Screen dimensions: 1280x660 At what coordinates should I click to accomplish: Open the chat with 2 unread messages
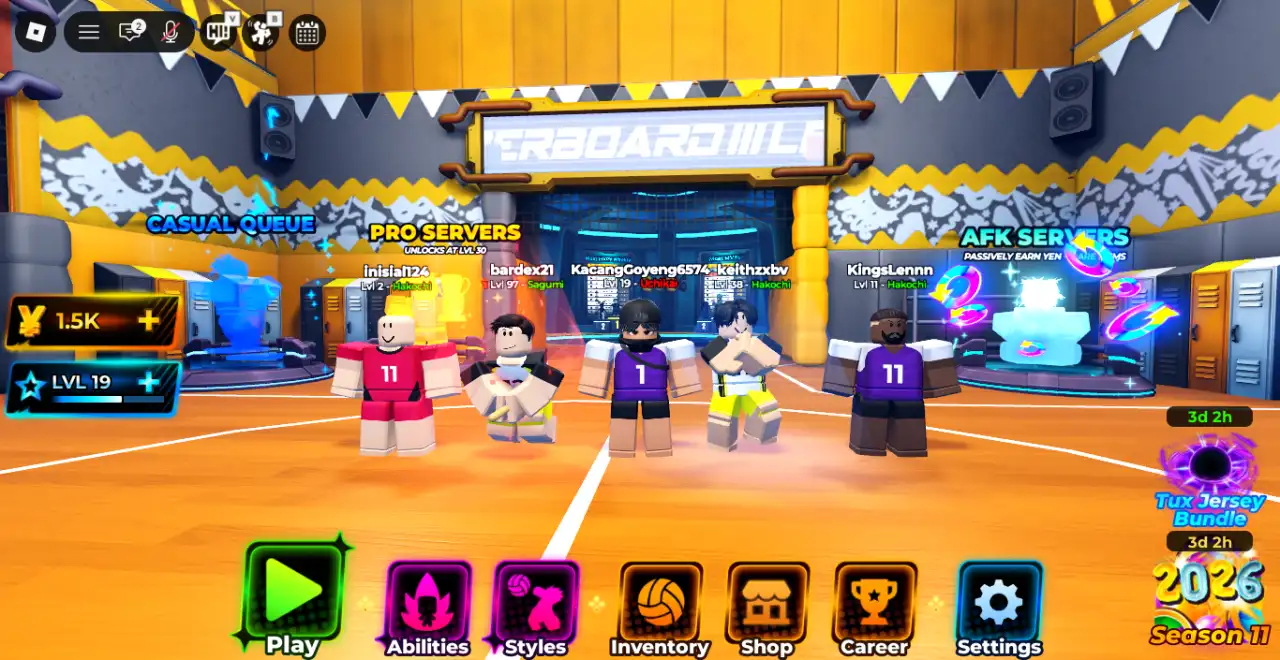coord(131,32)
